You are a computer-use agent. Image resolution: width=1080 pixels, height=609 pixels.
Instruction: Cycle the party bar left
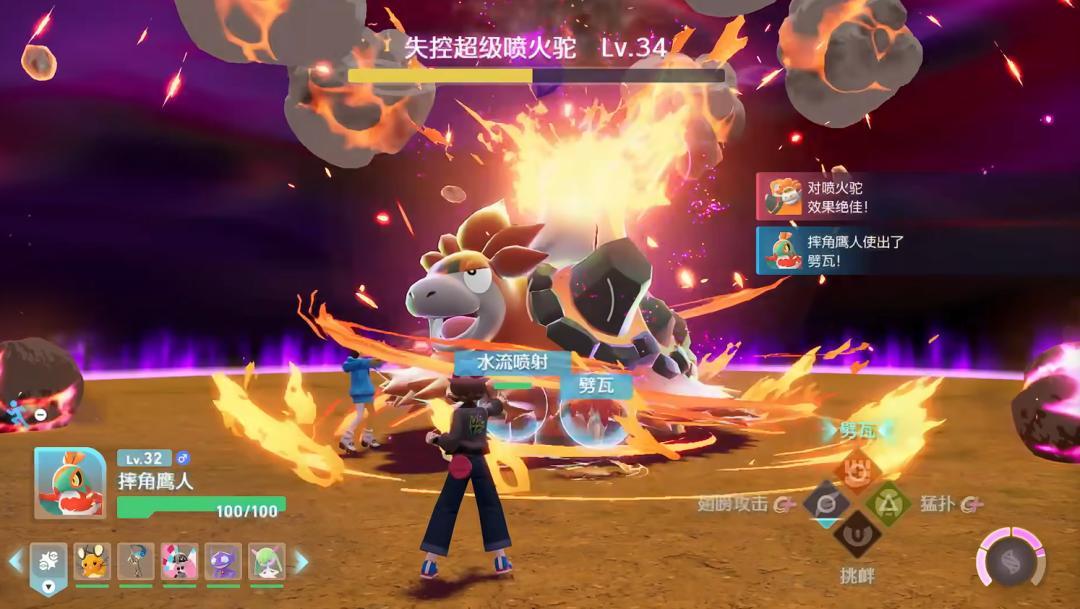click(x=16, y=562)
